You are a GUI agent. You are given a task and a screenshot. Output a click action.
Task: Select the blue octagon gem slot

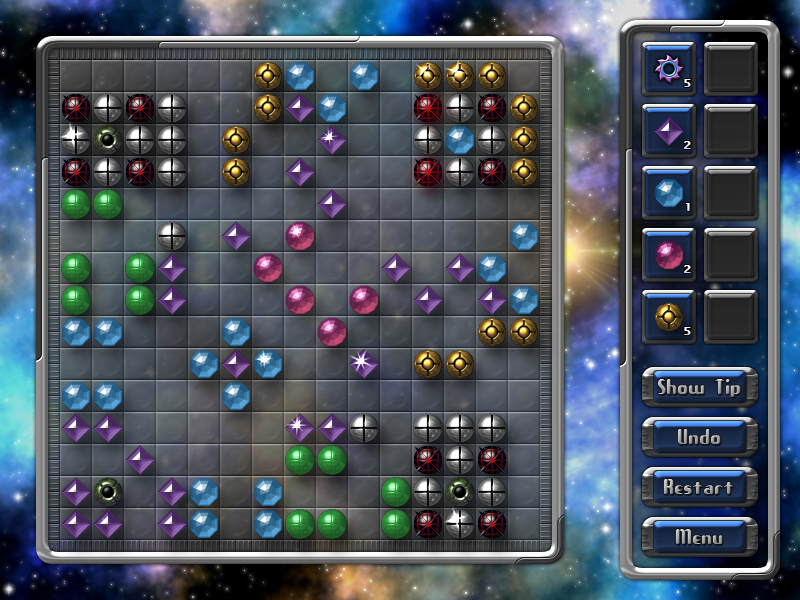(668, 192)
